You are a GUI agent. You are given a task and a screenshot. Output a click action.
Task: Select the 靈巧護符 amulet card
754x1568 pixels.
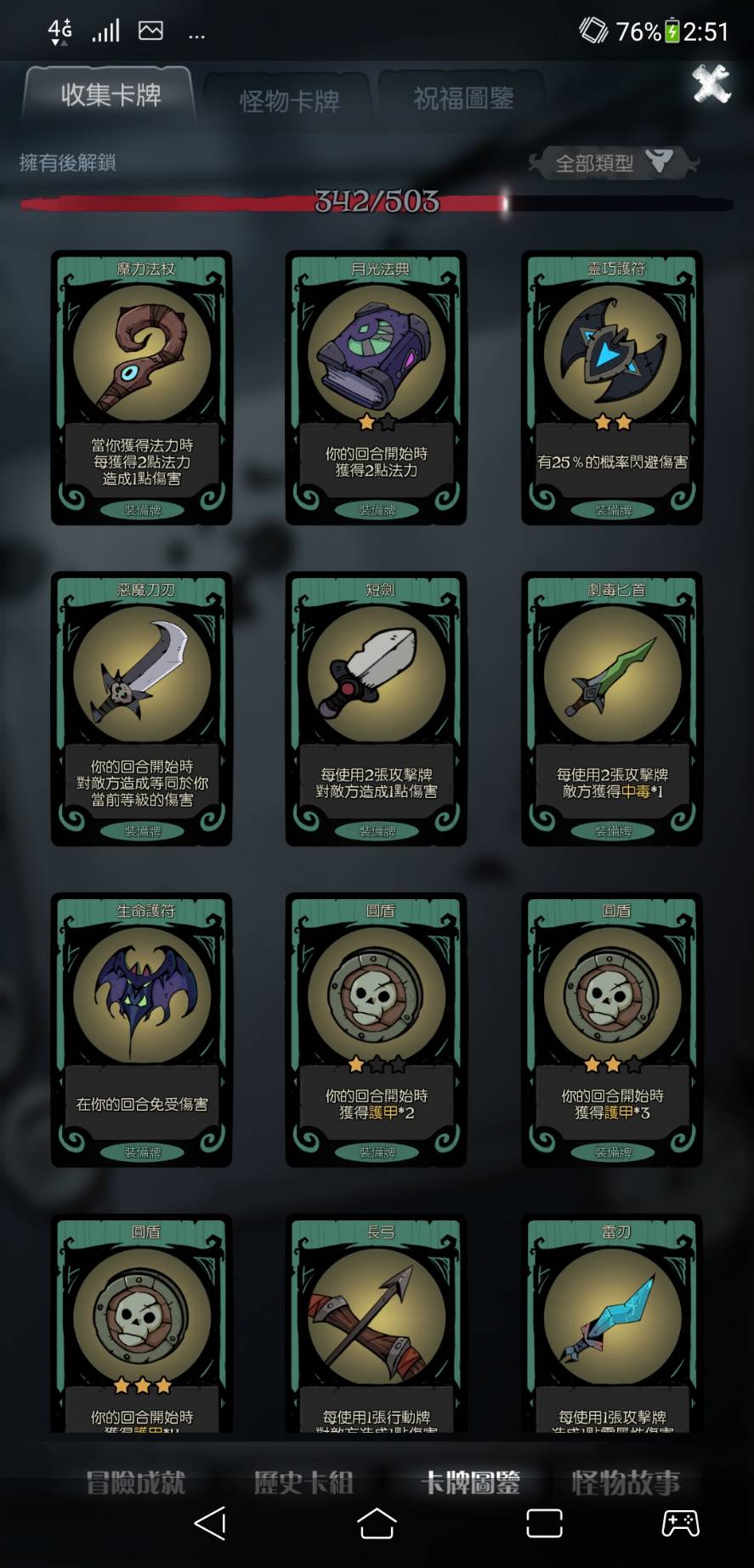pyautogui.click(x=612, y=388)
